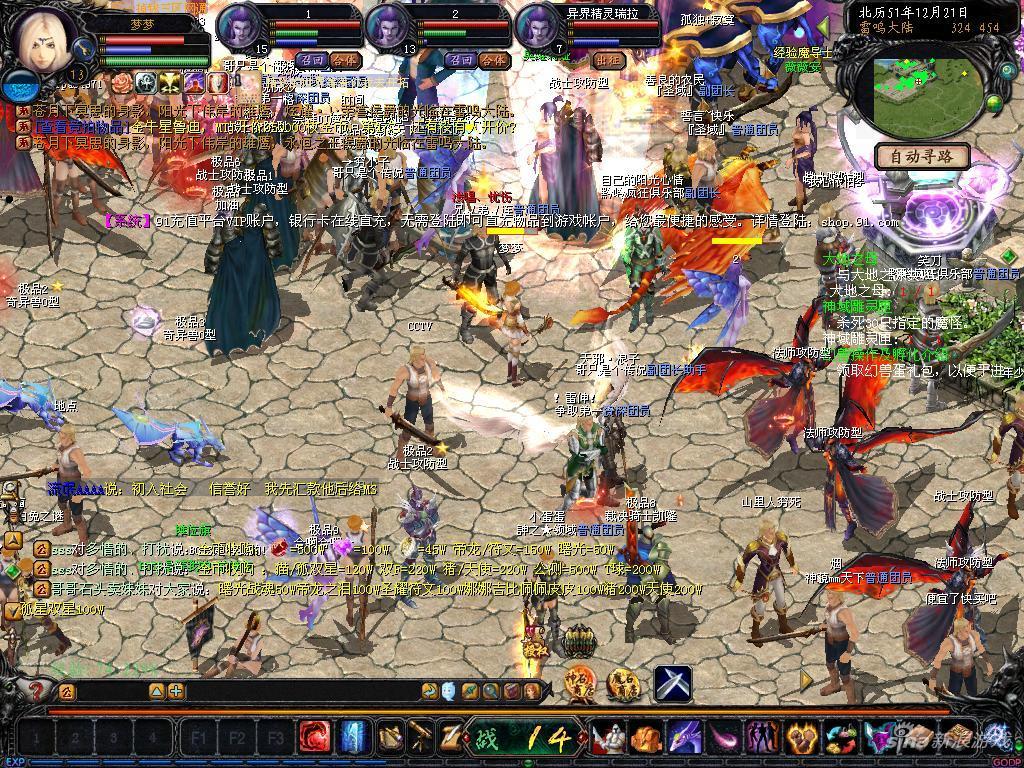Use the red swirl skill in hotbar
The image size is (1024, 768).
(x=315, y=738)
